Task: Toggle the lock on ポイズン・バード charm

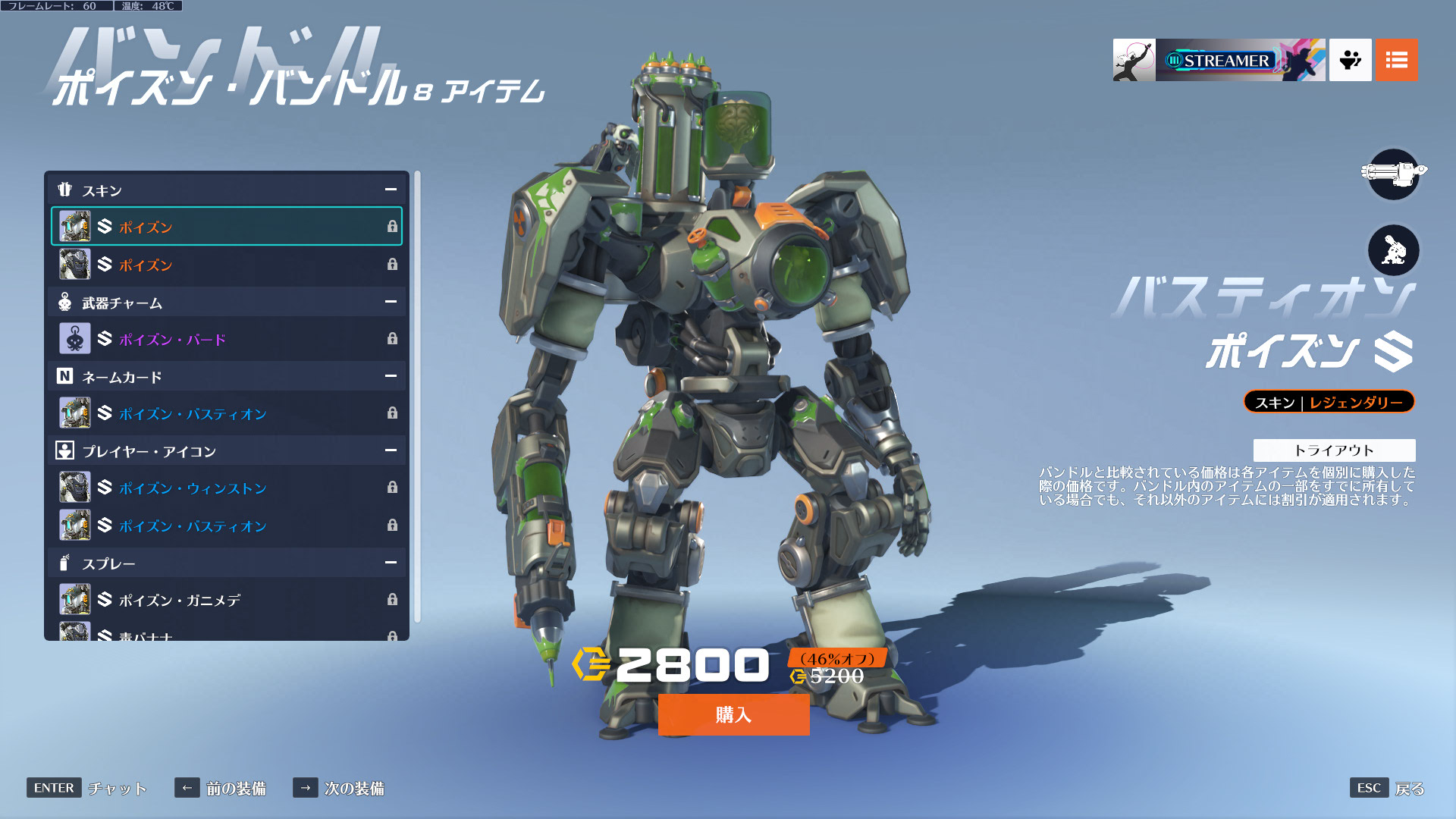Action: click(393, 339)
